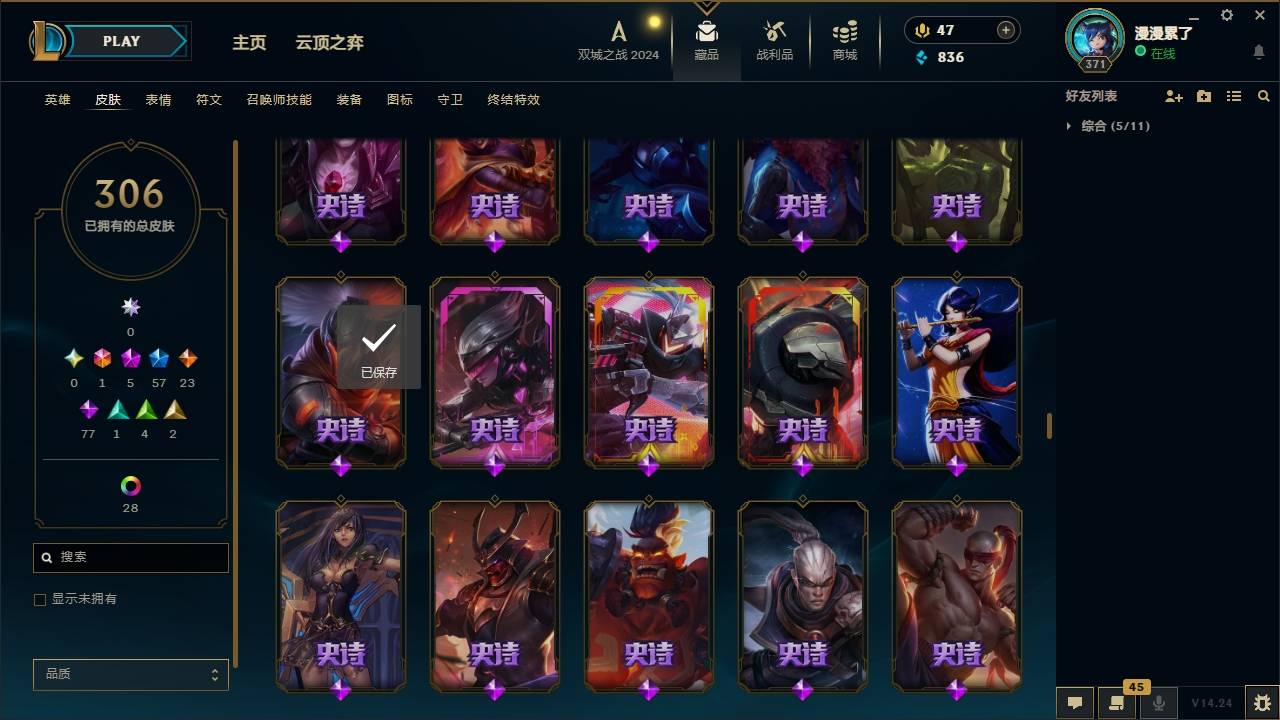Switch to the 表情 tab
1280x720 pixels.
point(159,99)
